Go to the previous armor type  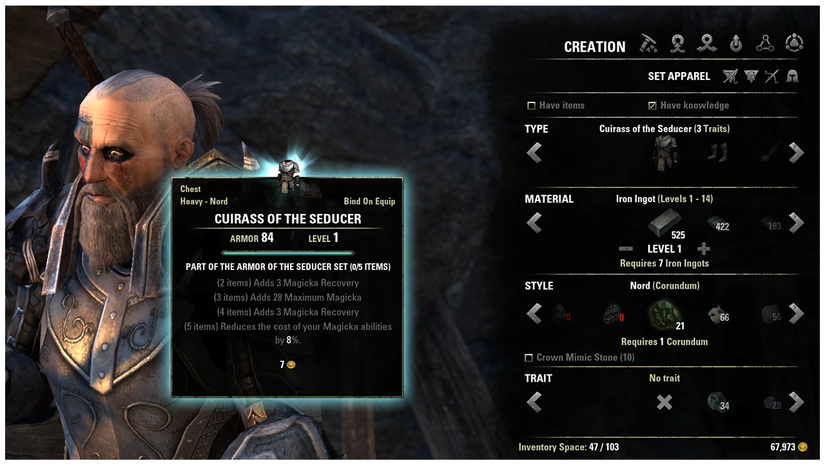(x=534, y=152)
